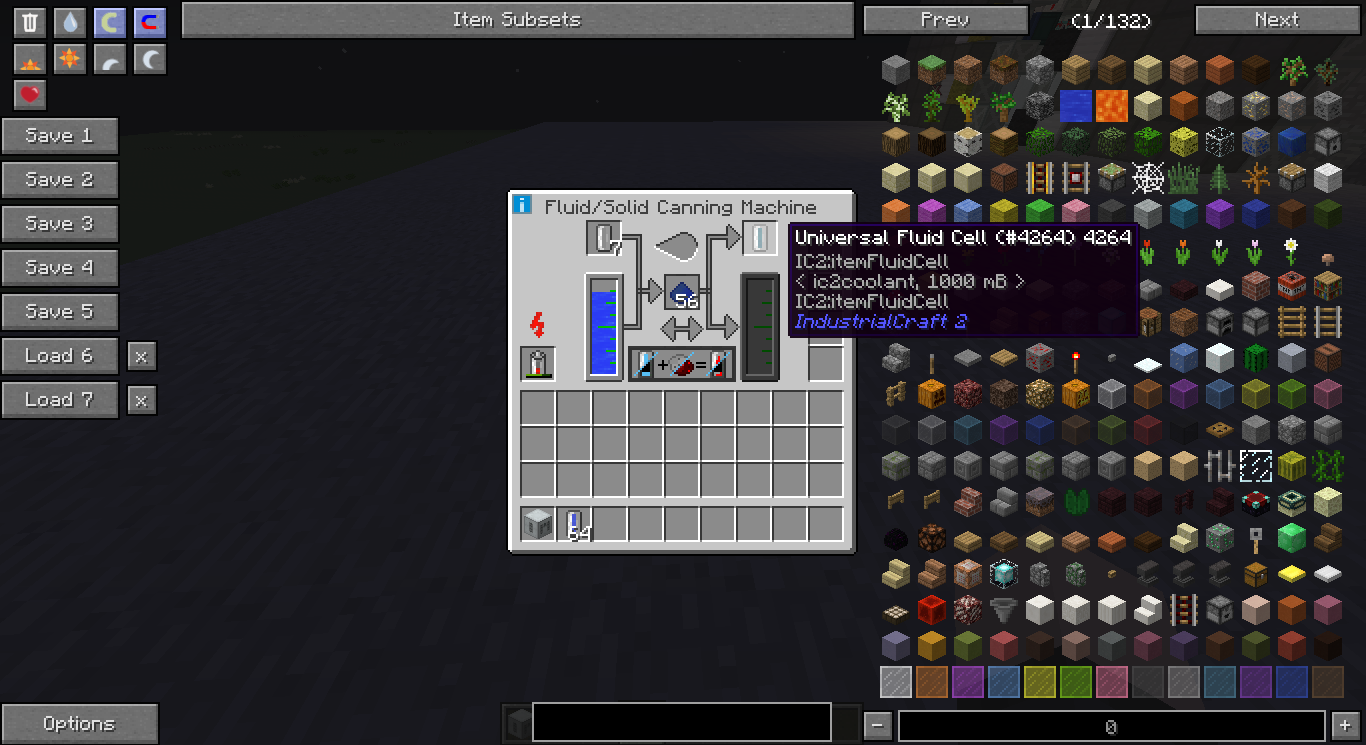The width and height of the screenshot is (1366, 745).
Task: Load saved inventory slot 7
Action: (60, 400)
